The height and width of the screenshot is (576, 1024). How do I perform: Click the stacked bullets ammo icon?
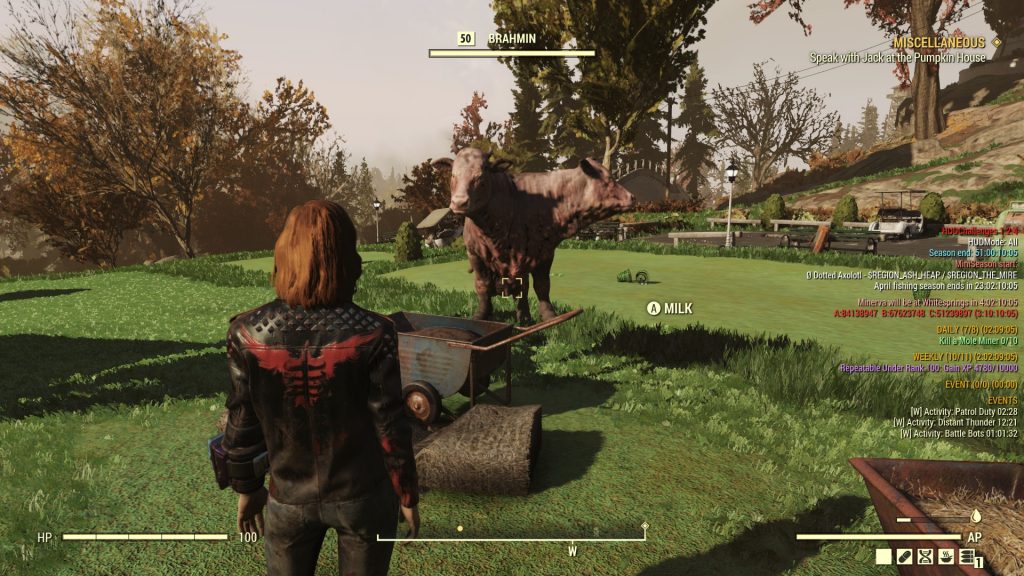pyautogui.click(x=966, y=557)
